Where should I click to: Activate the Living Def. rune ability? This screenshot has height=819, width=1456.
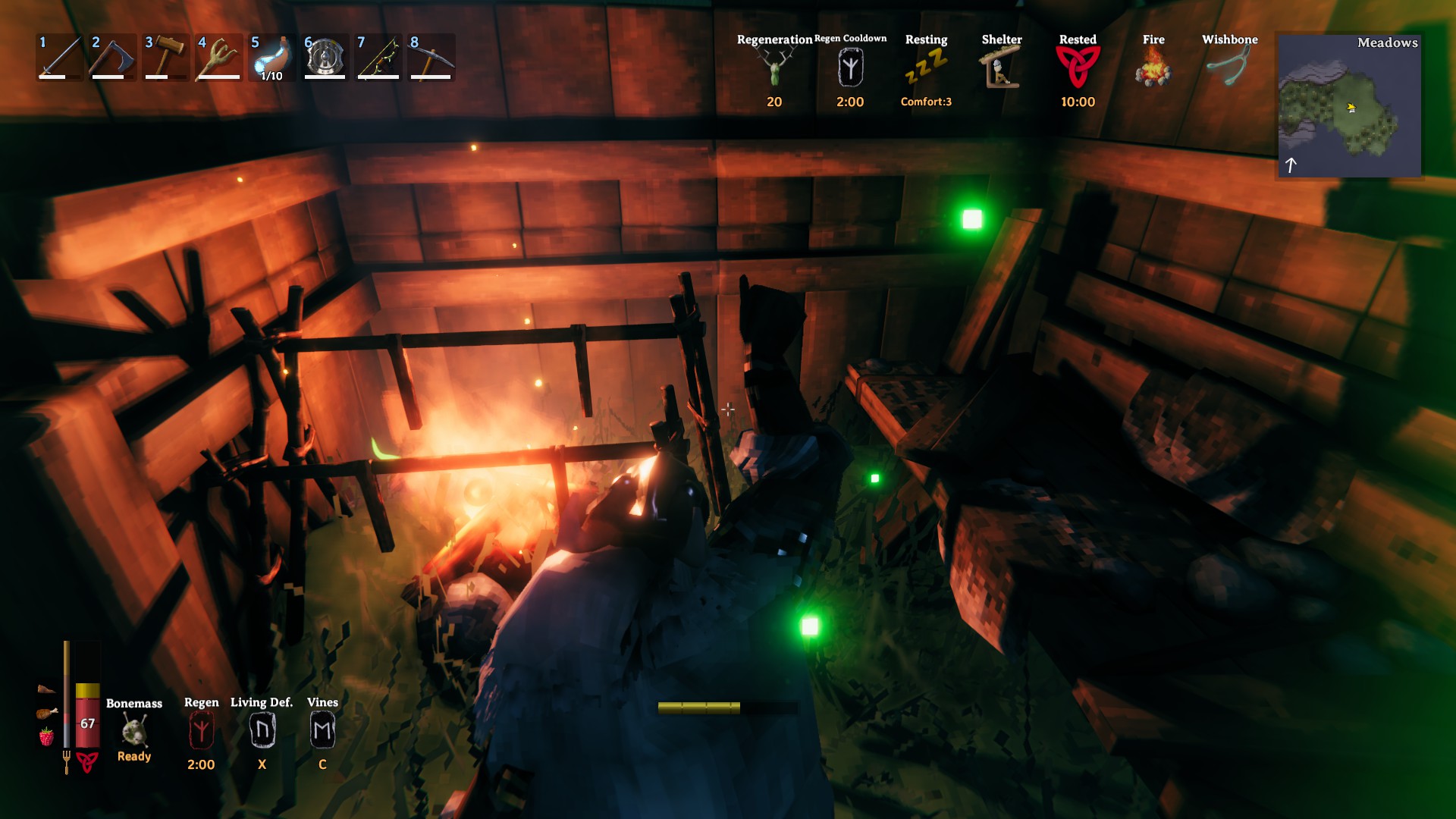coord(262,731)
